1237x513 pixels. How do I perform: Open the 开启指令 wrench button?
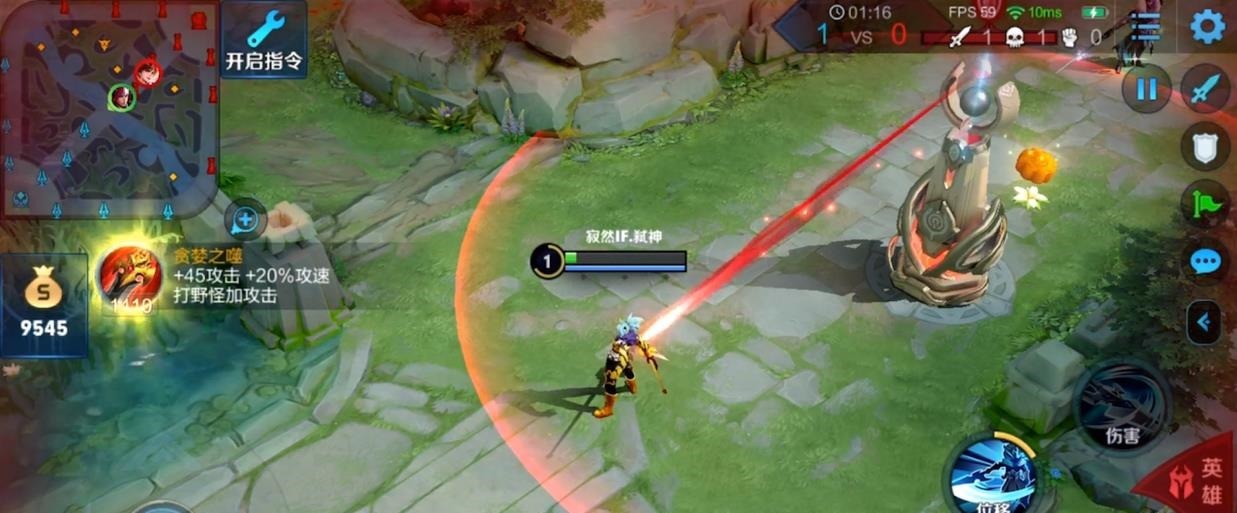[x=264, y=40]
